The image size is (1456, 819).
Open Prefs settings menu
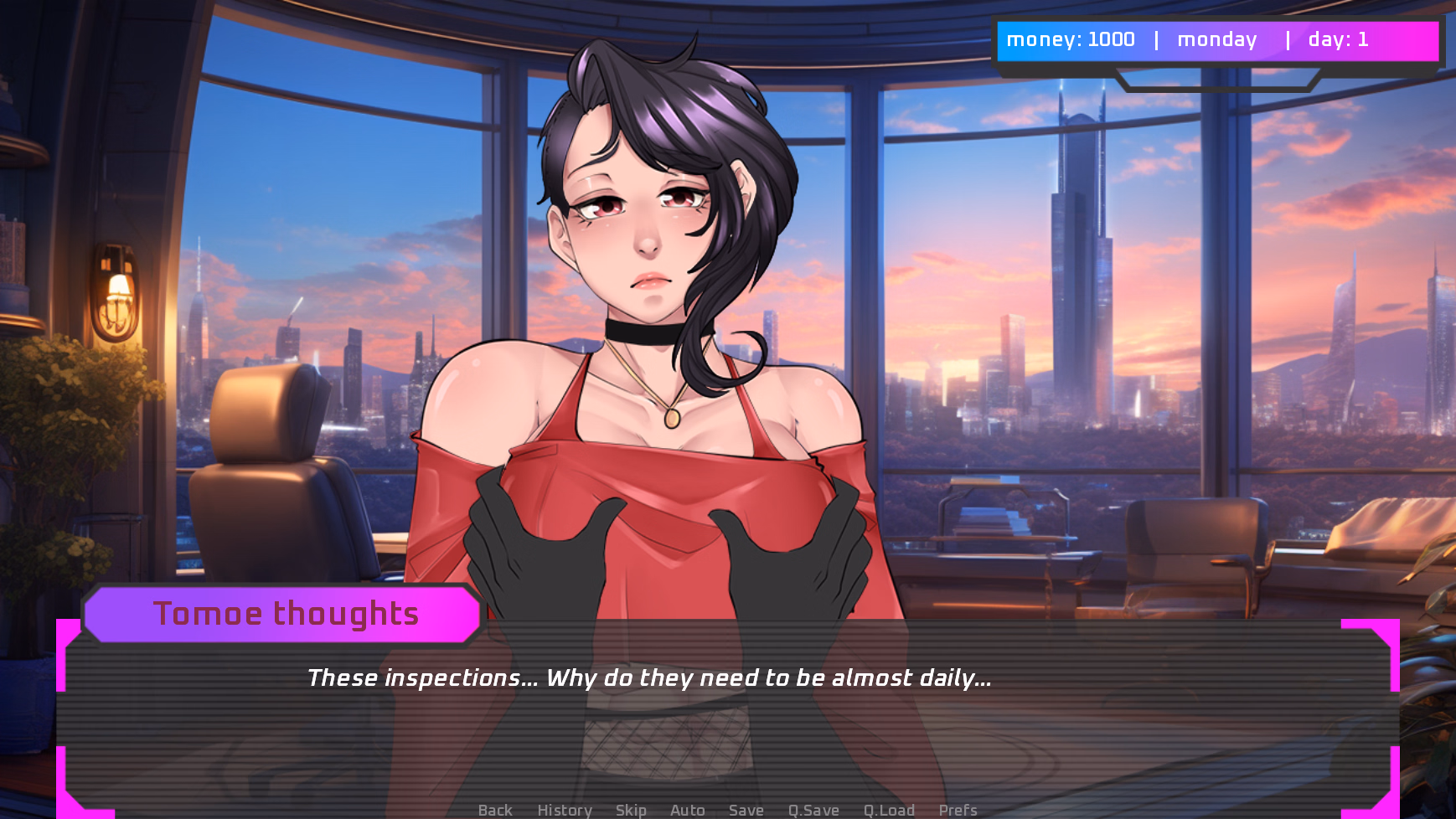pyautogui.click(x=958, y=810)
